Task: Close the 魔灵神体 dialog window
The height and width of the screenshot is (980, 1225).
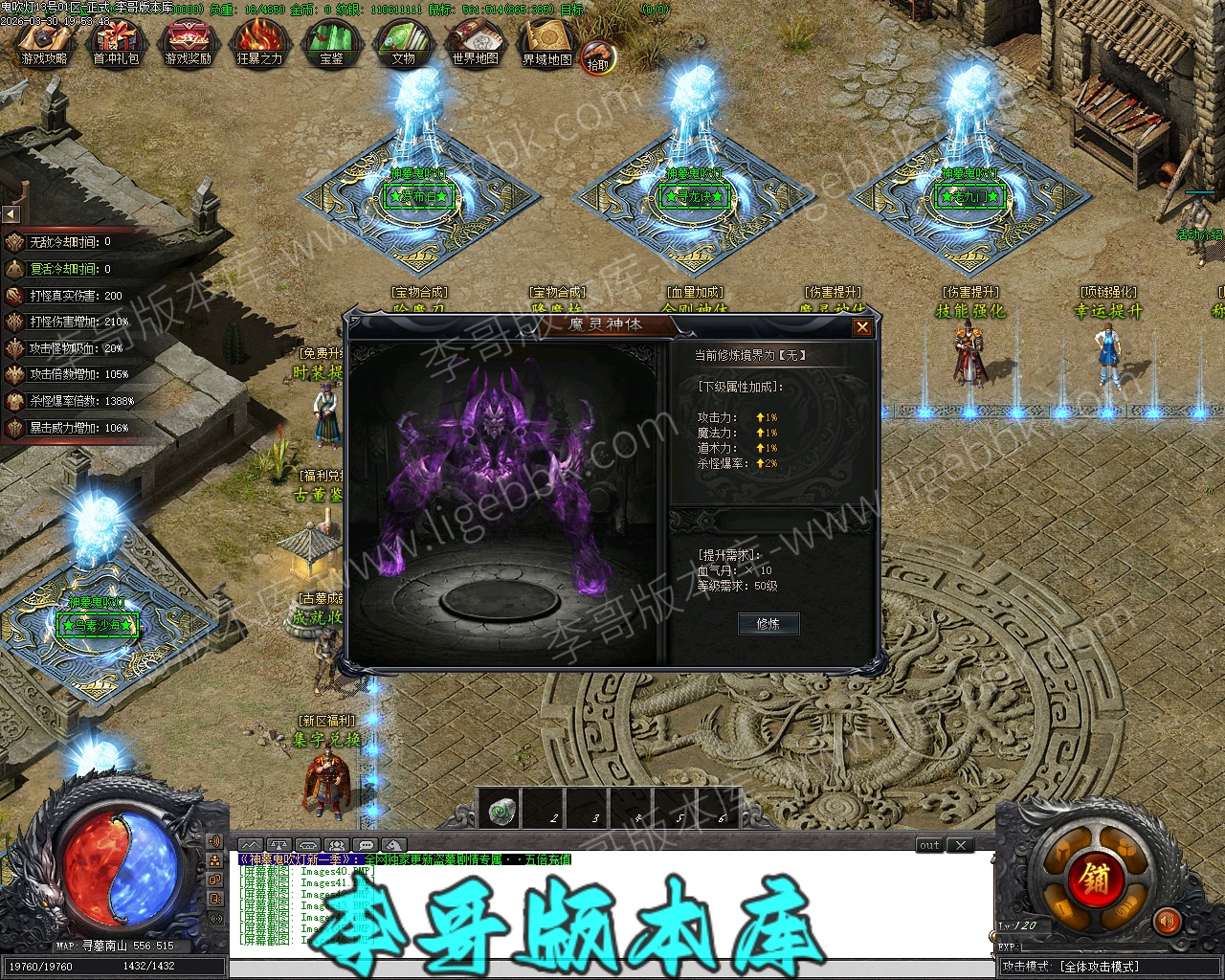Action: (x=862, y=327)
